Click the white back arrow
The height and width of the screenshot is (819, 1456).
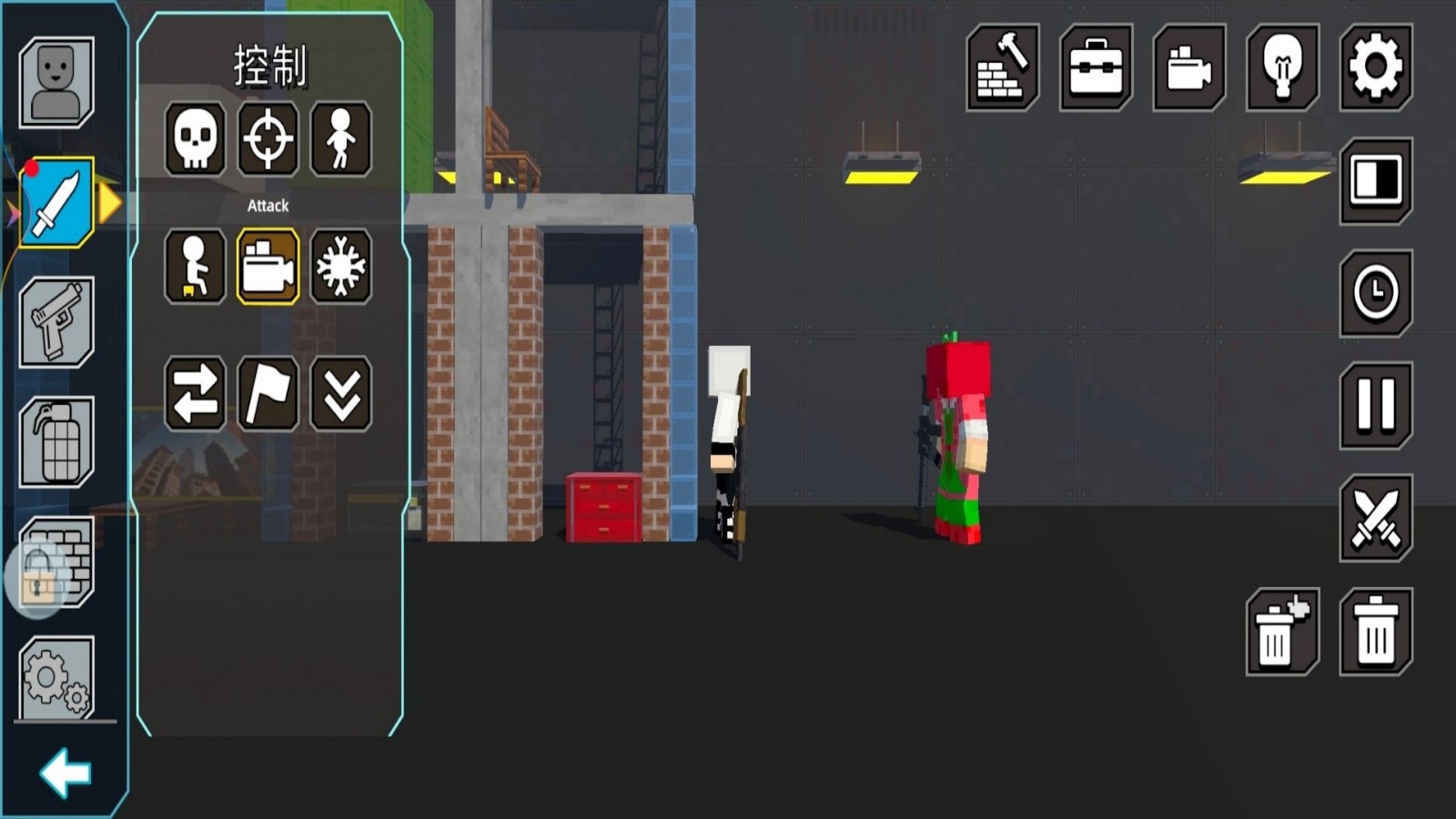[x=66, y=773]
